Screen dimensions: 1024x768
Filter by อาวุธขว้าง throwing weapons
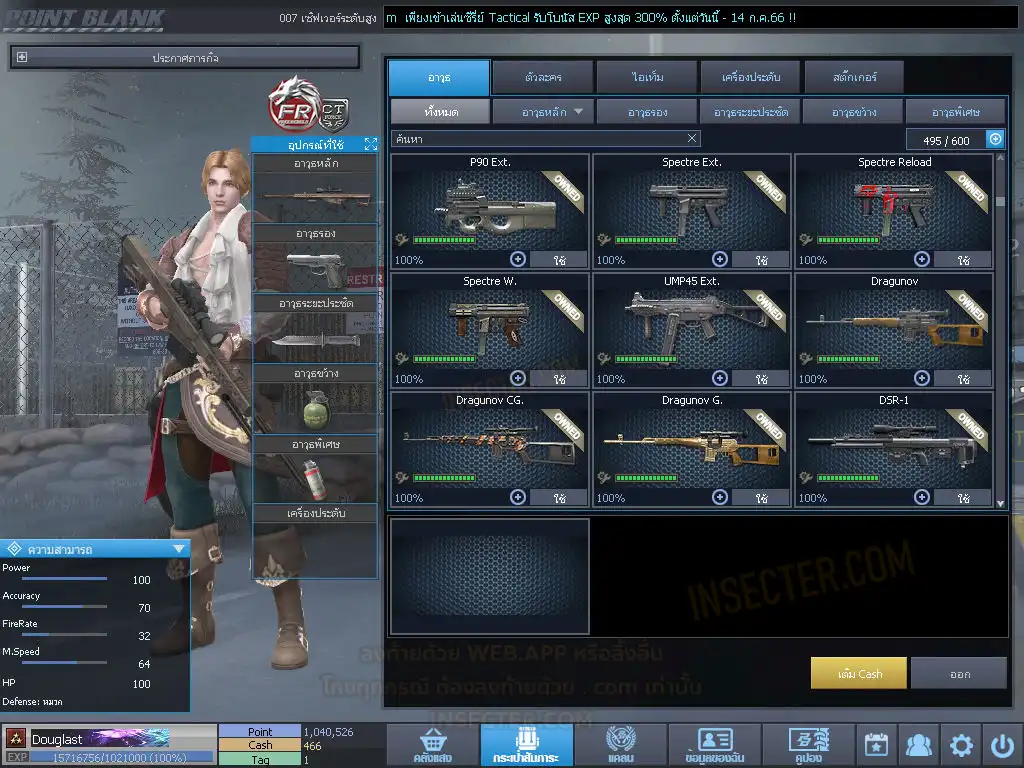[x=851, y=111]
